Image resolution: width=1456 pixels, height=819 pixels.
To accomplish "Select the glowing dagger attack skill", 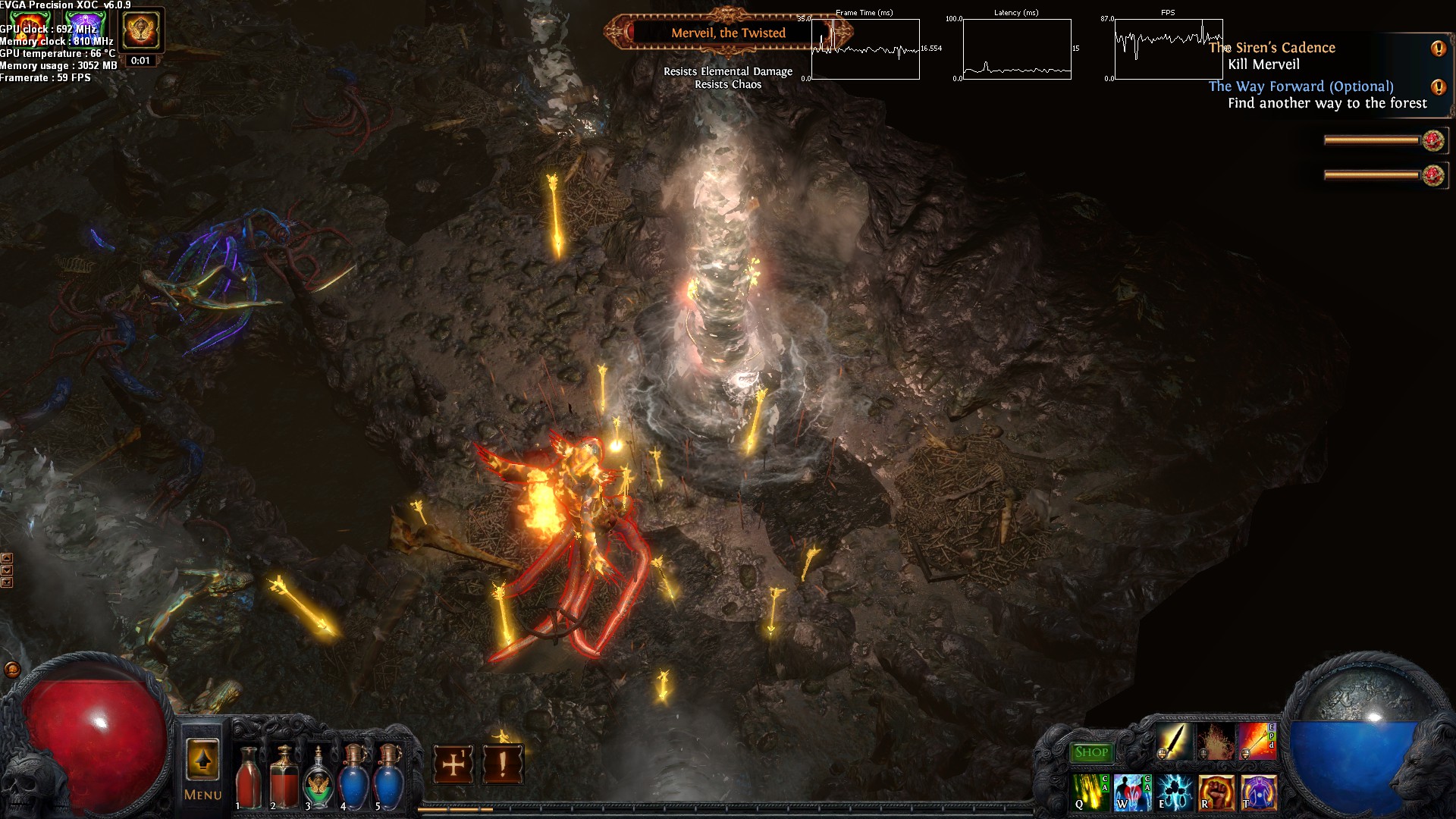I will (1173, 742).
